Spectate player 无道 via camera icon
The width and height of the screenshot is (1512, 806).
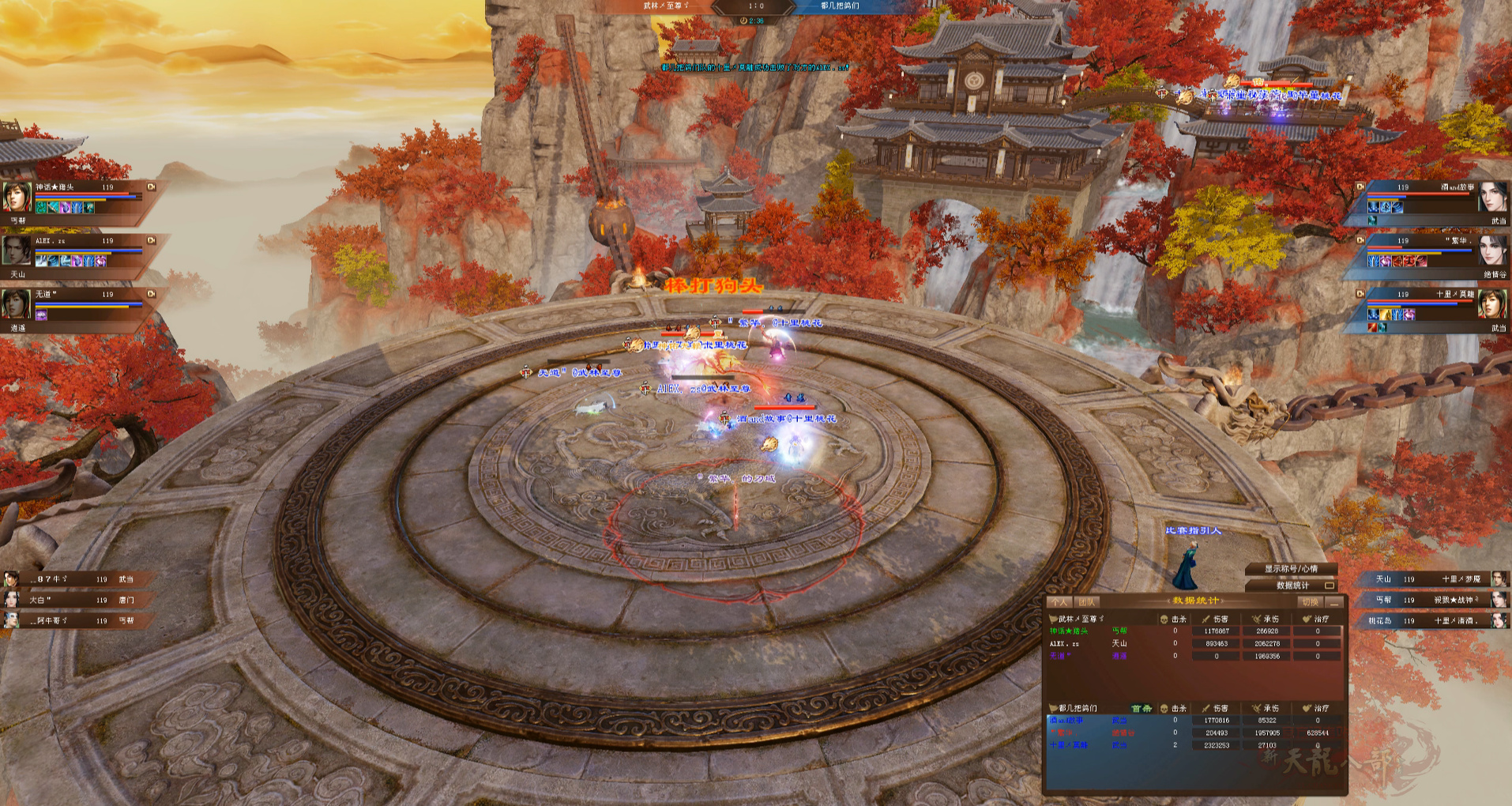(151, 294)
